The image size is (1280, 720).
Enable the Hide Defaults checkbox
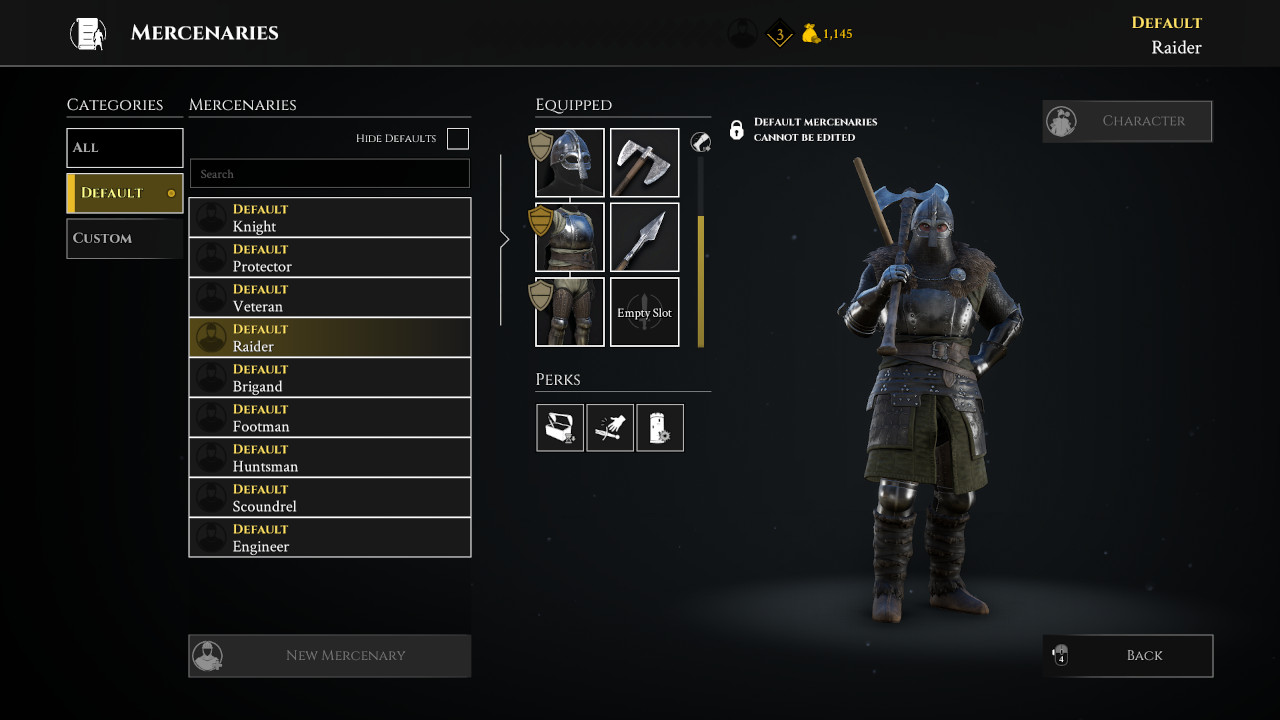[457, 138]
